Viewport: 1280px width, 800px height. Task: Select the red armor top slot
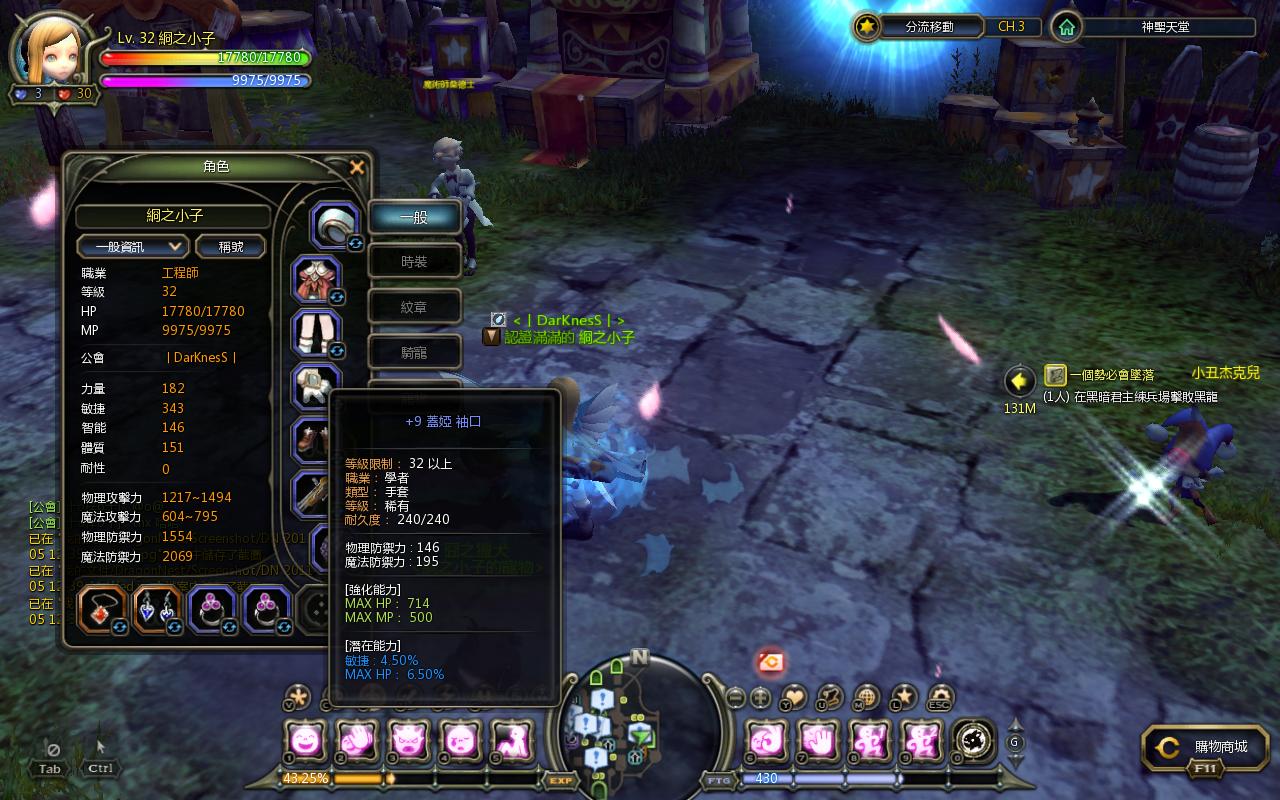(x=317, y=280)
